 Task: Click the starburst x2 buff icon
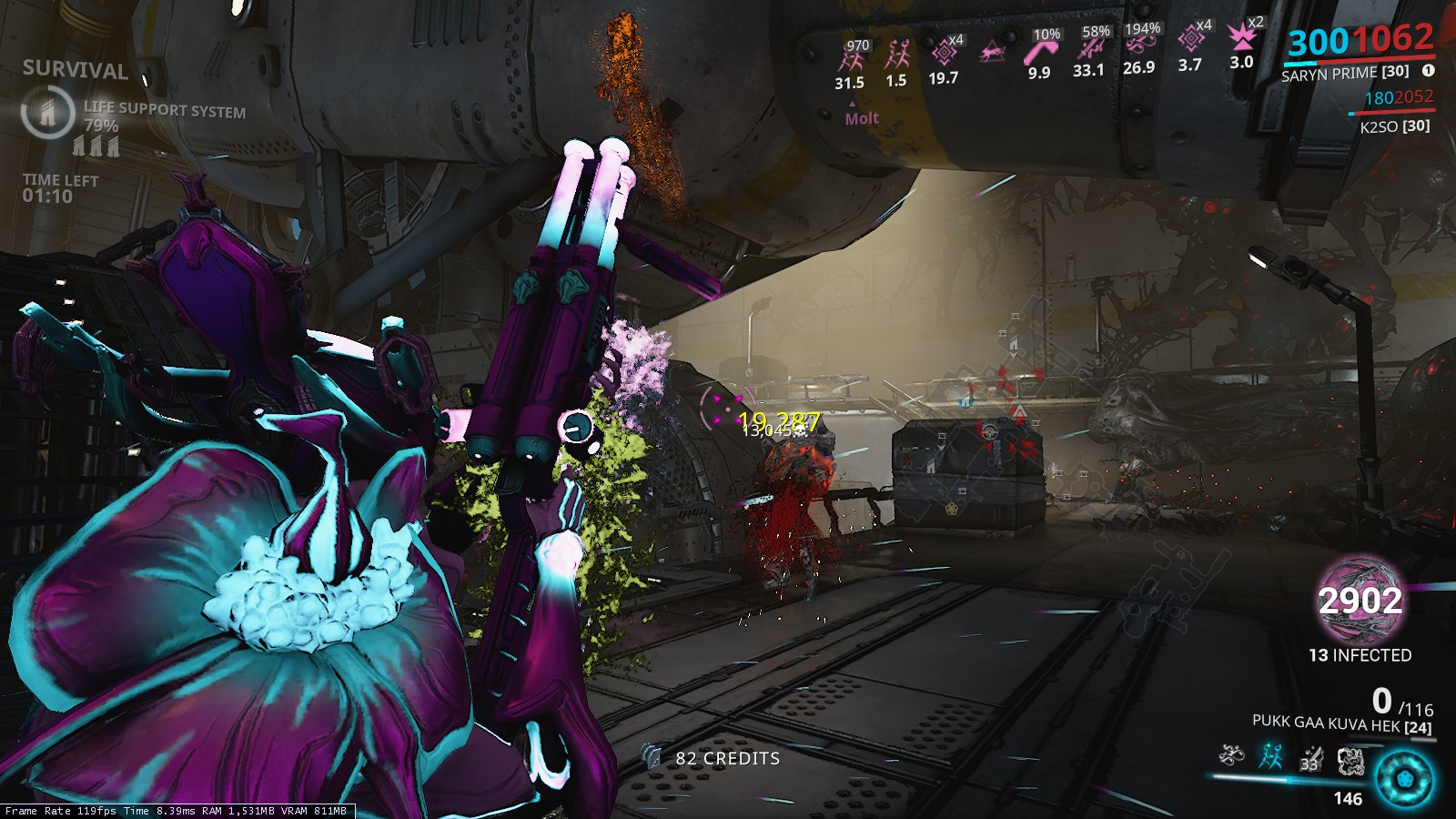(x=1241, y=38)
